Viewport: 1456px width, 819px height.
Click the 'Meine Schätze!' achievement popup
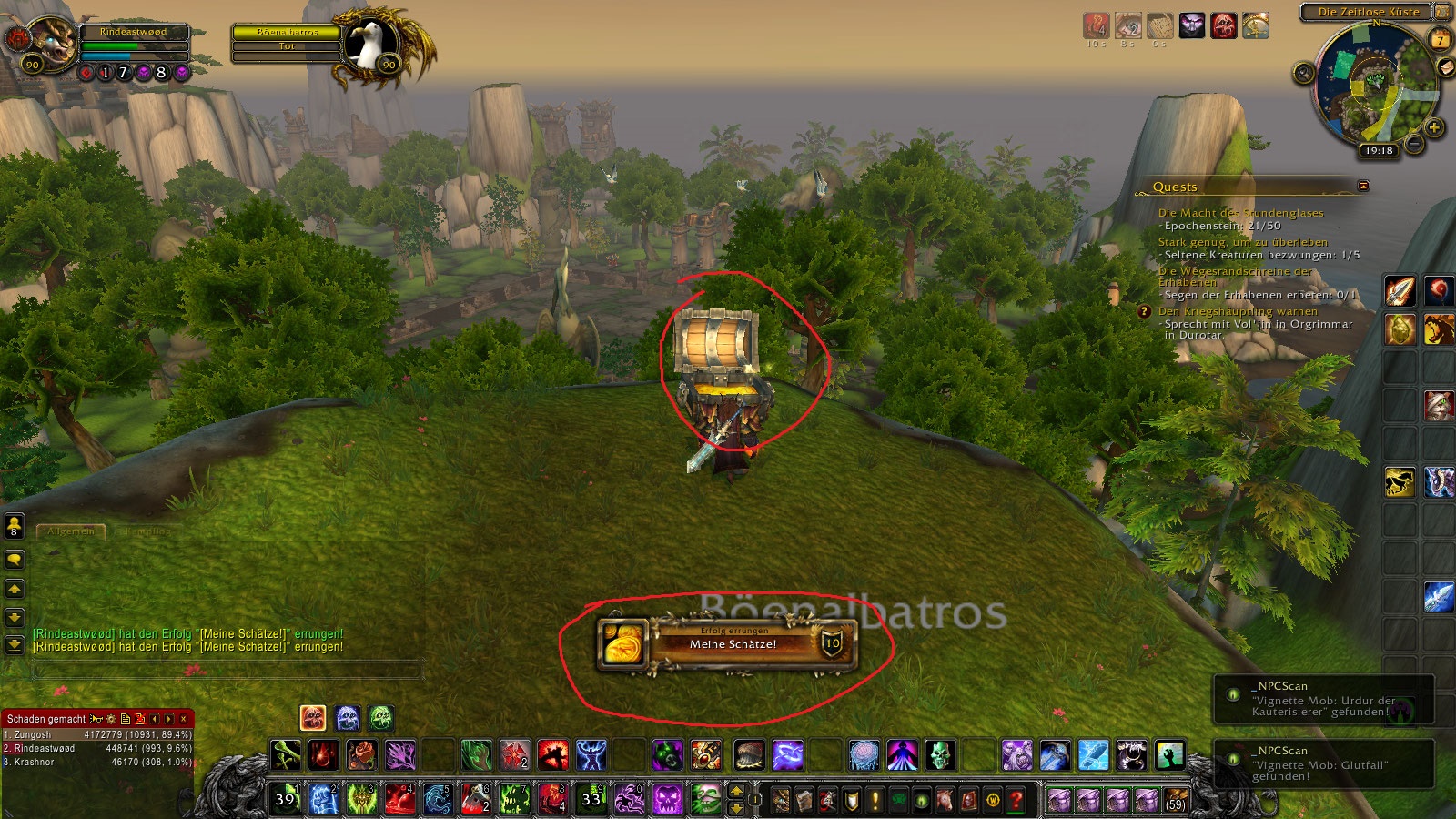coord(728,643)
